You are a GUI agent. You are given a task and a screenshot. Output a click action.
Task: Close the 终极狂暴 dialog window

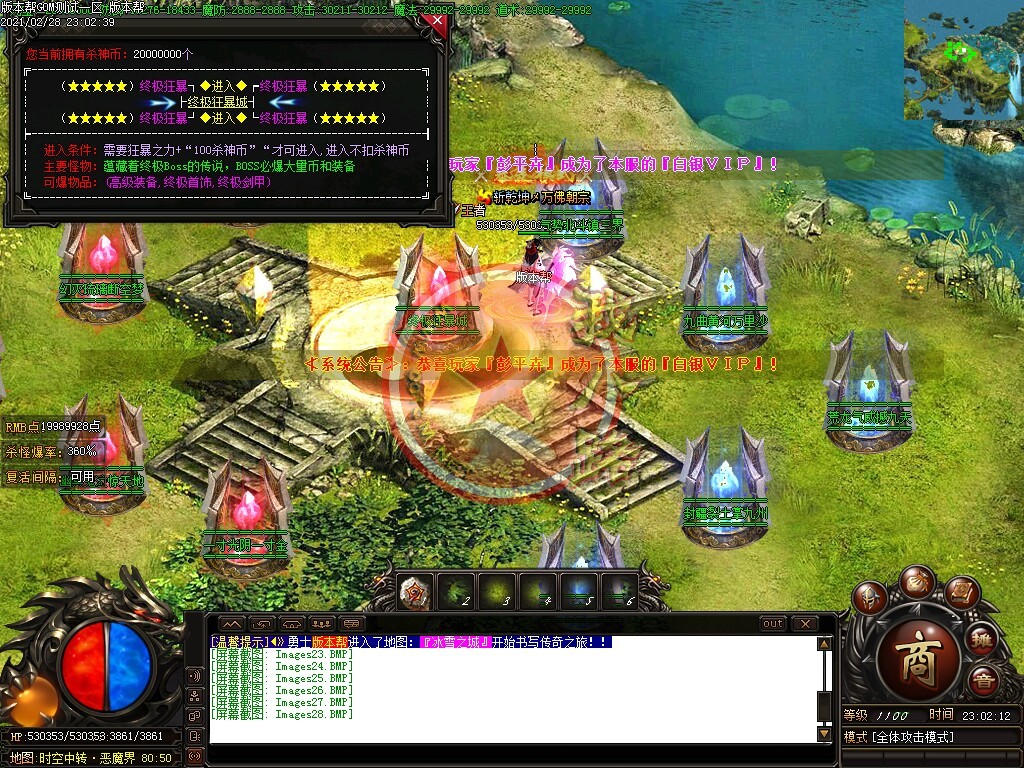(434, 22)
